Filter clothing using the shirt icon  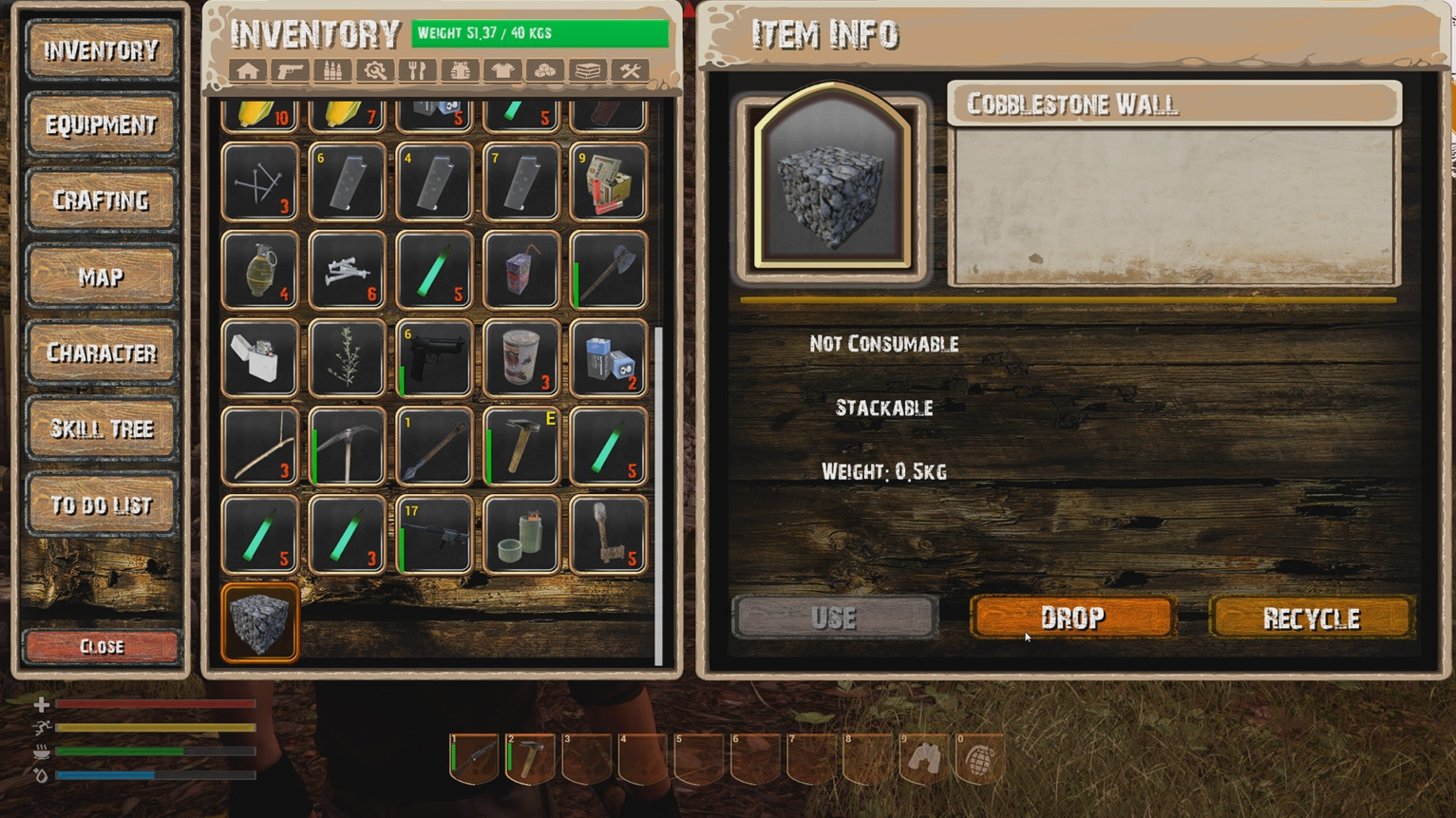502,70
